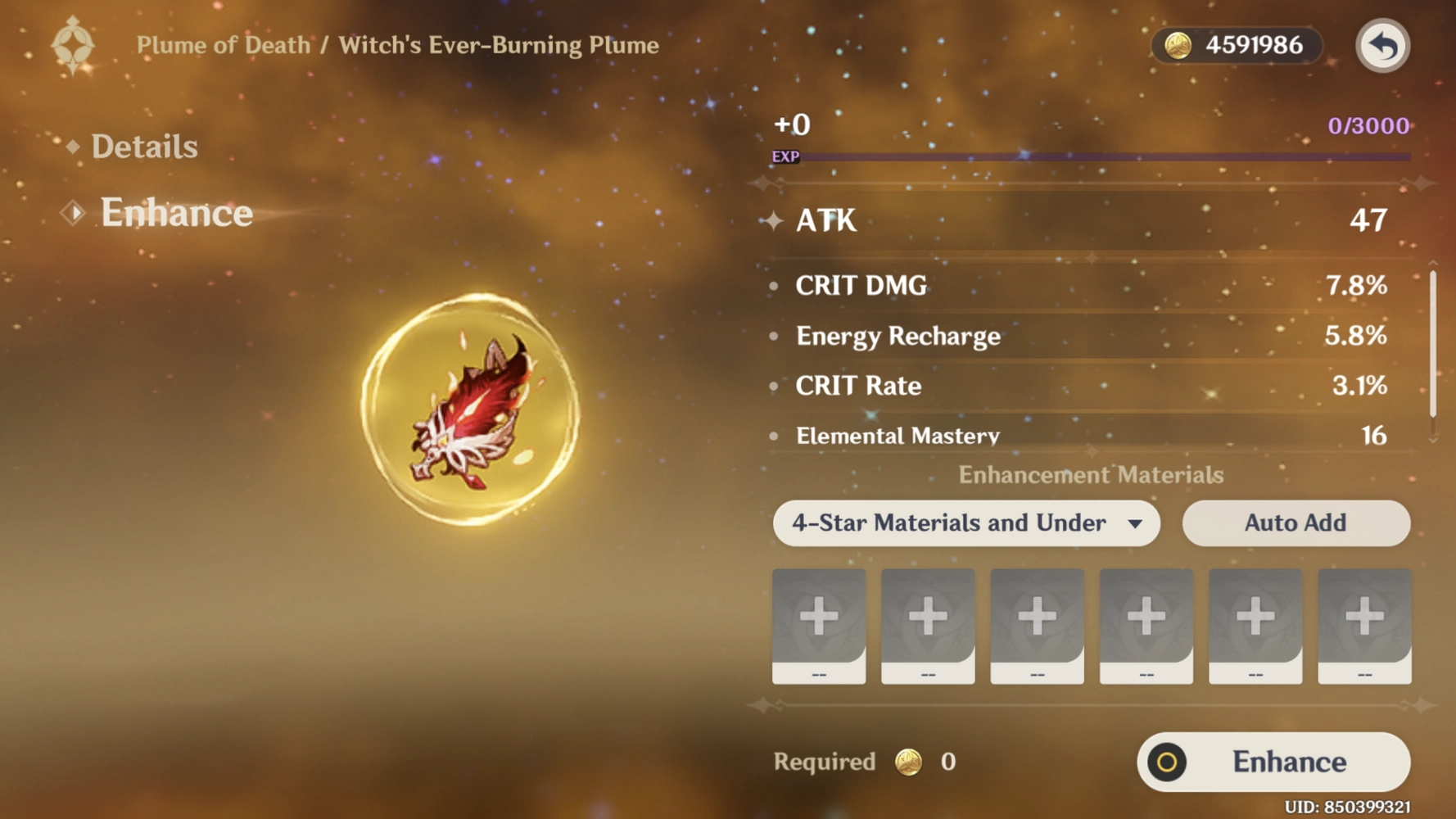1456x819 pixels.
Task: Click the return arrow button
Action: (1382, 46)
